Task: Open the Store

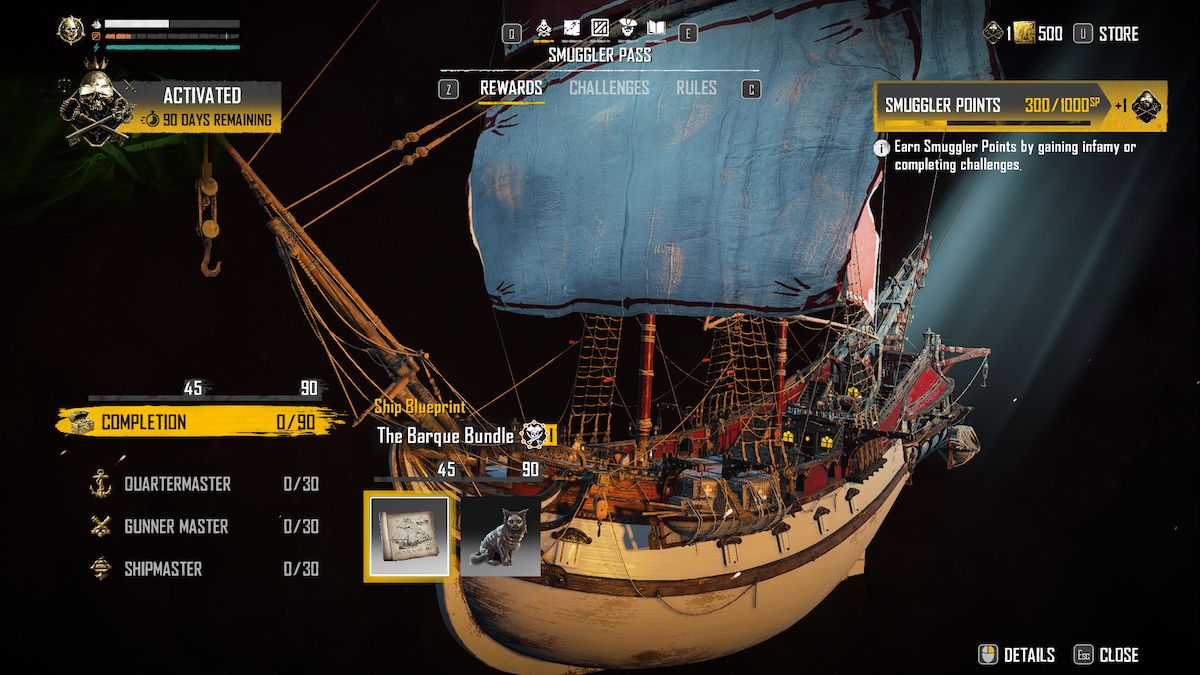Action: 1107,34
